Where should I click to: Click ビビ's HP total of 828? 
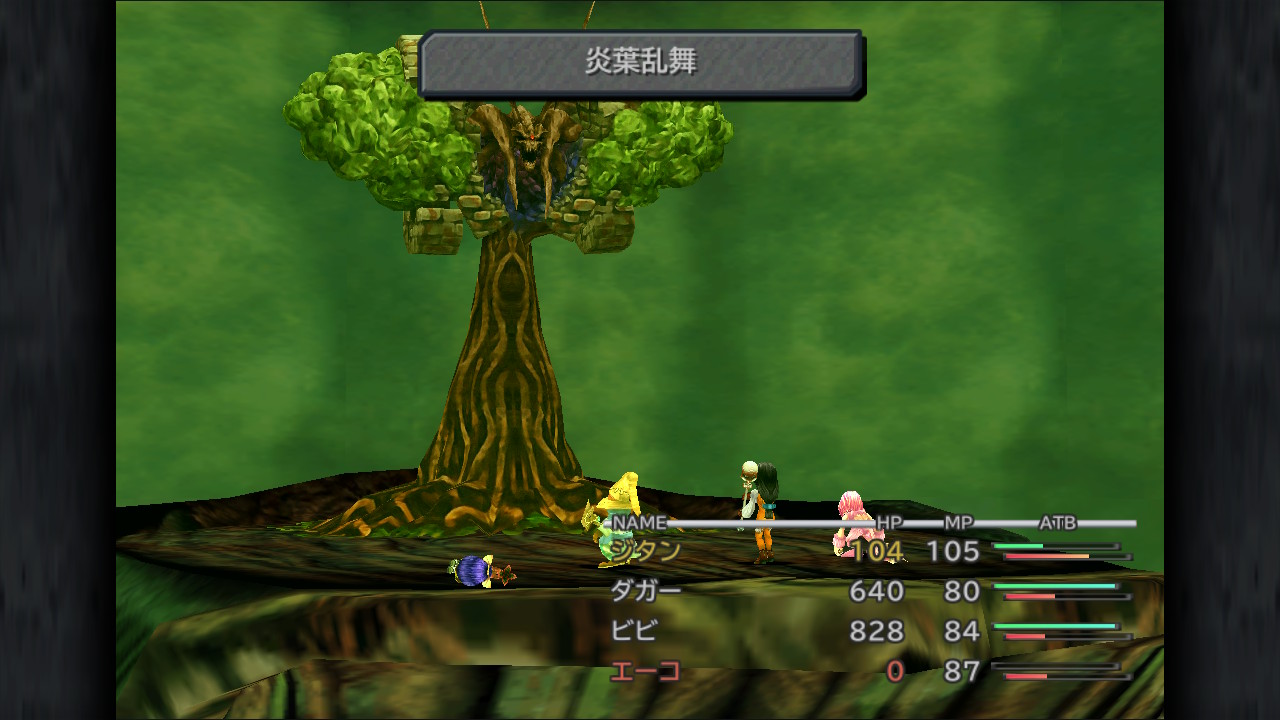(x=876, y=631)
